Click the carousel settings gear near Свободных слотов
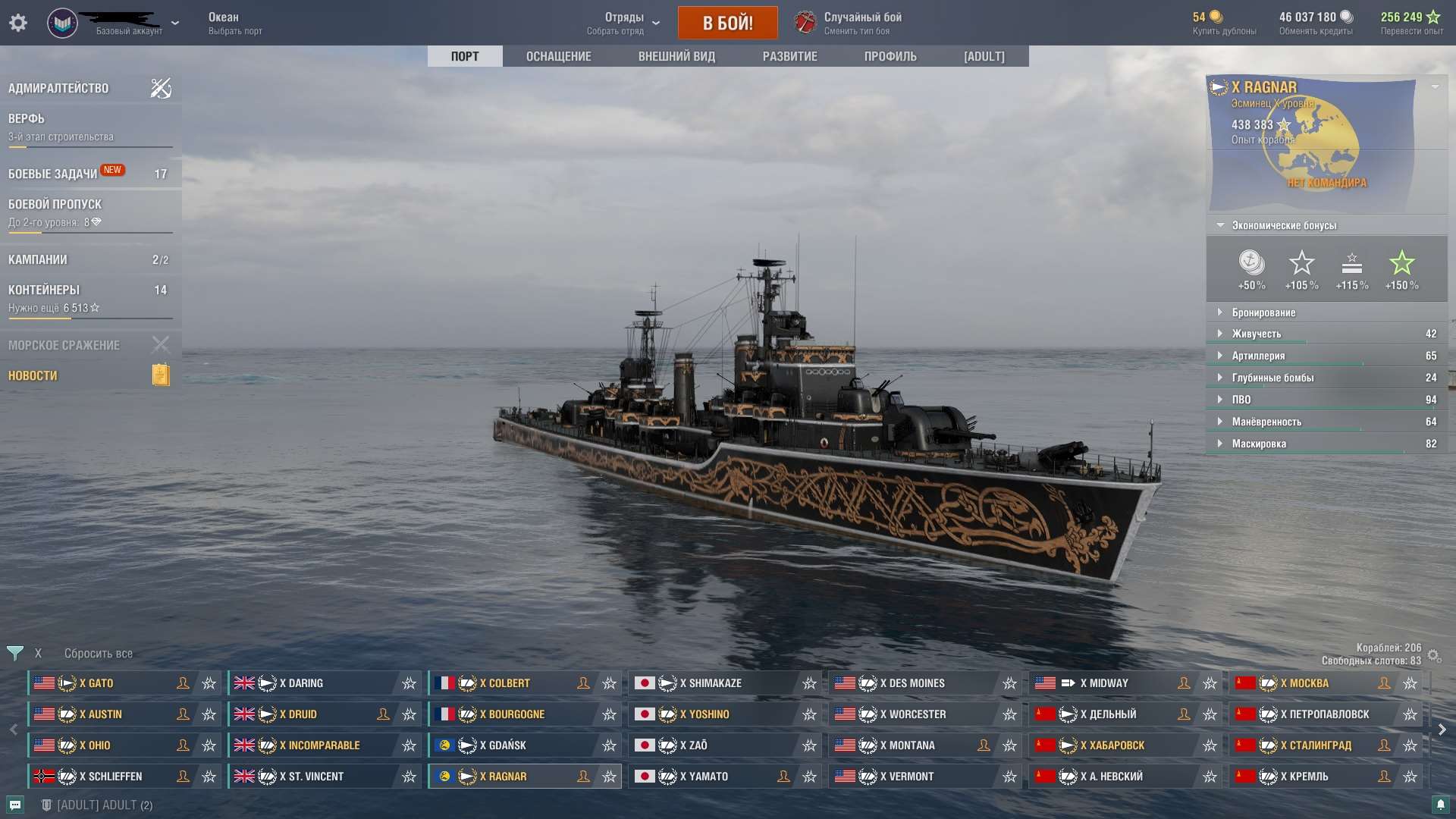1456x819 pixels. [x=1432, y=654]
